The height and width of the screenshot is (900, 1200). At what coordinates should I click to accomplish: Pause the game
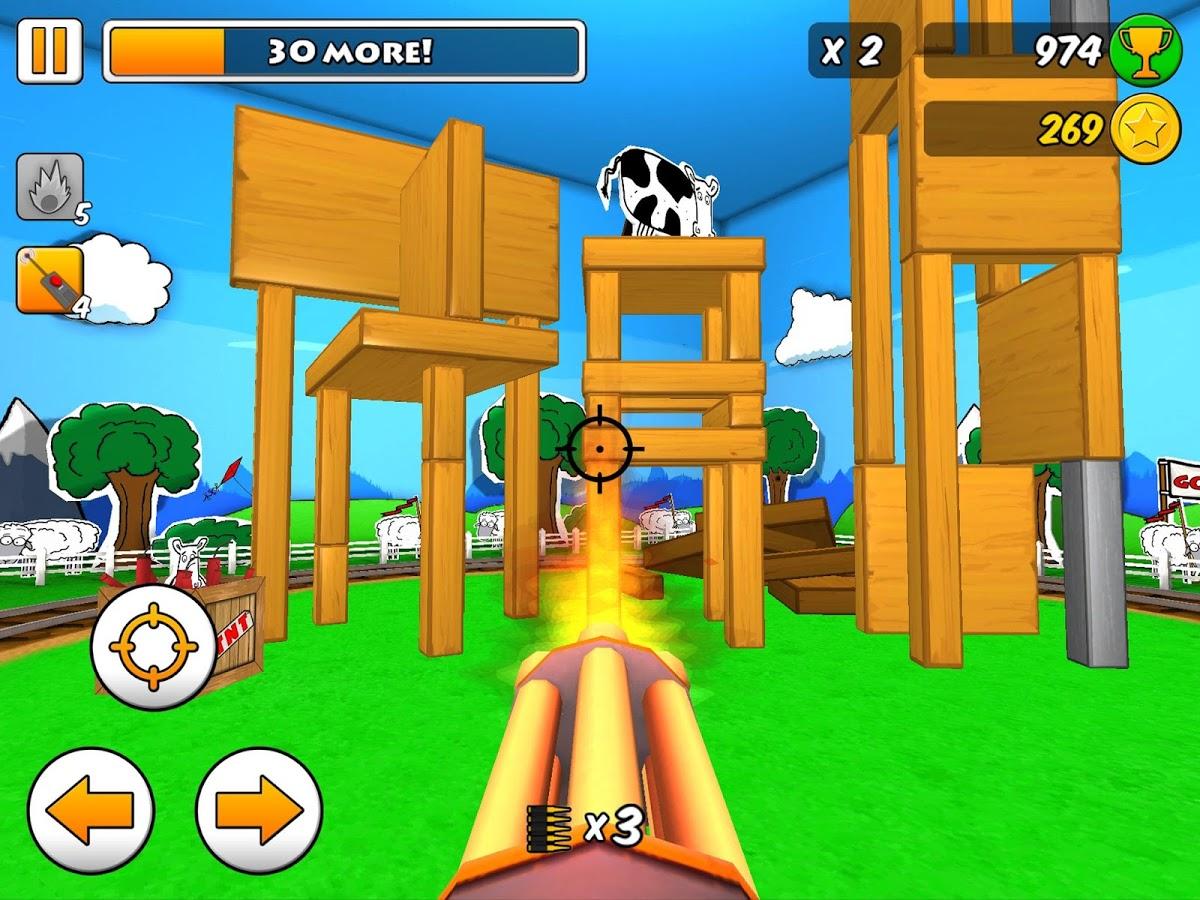coord(50,51)
